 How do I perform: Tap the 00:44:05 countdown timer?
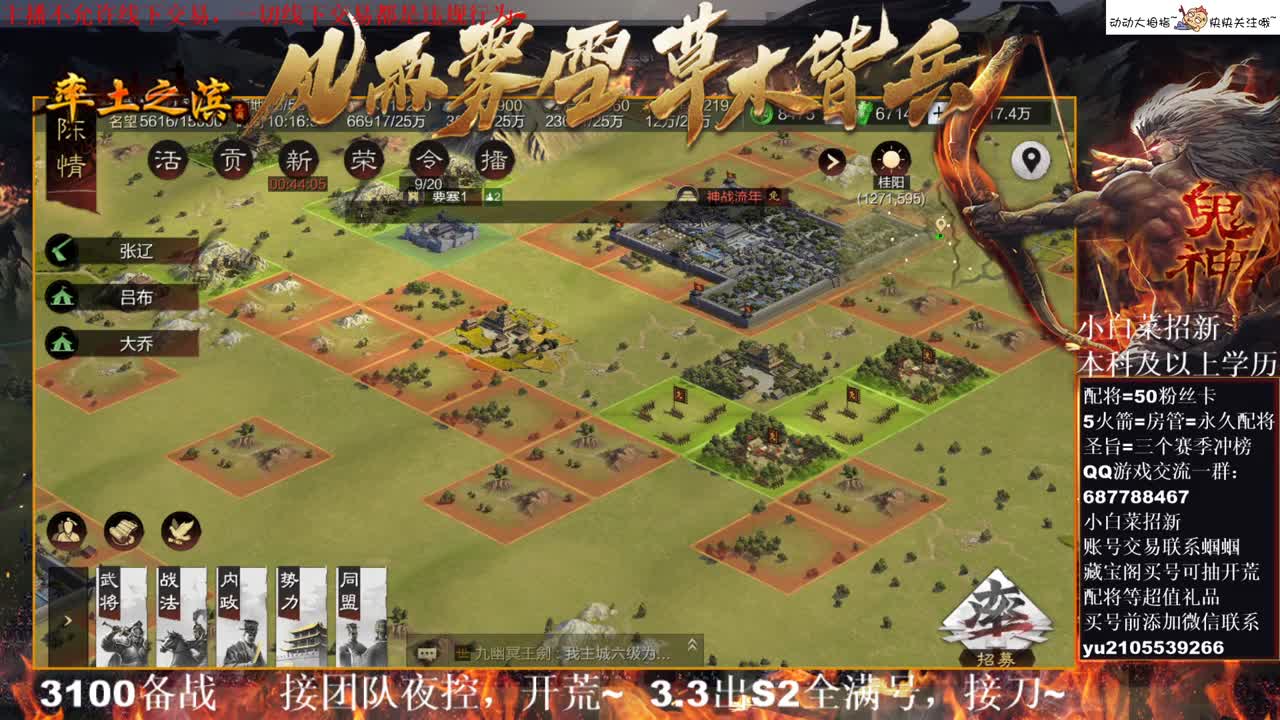pos(297,183)
